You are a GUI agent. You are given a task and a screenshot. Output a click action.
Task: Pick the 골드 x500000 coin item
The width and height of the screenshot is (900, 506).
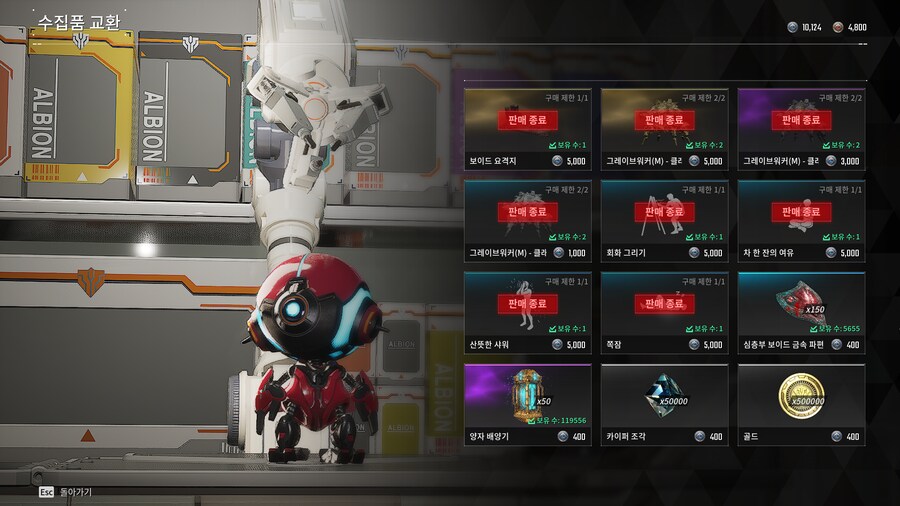point(801,404)
